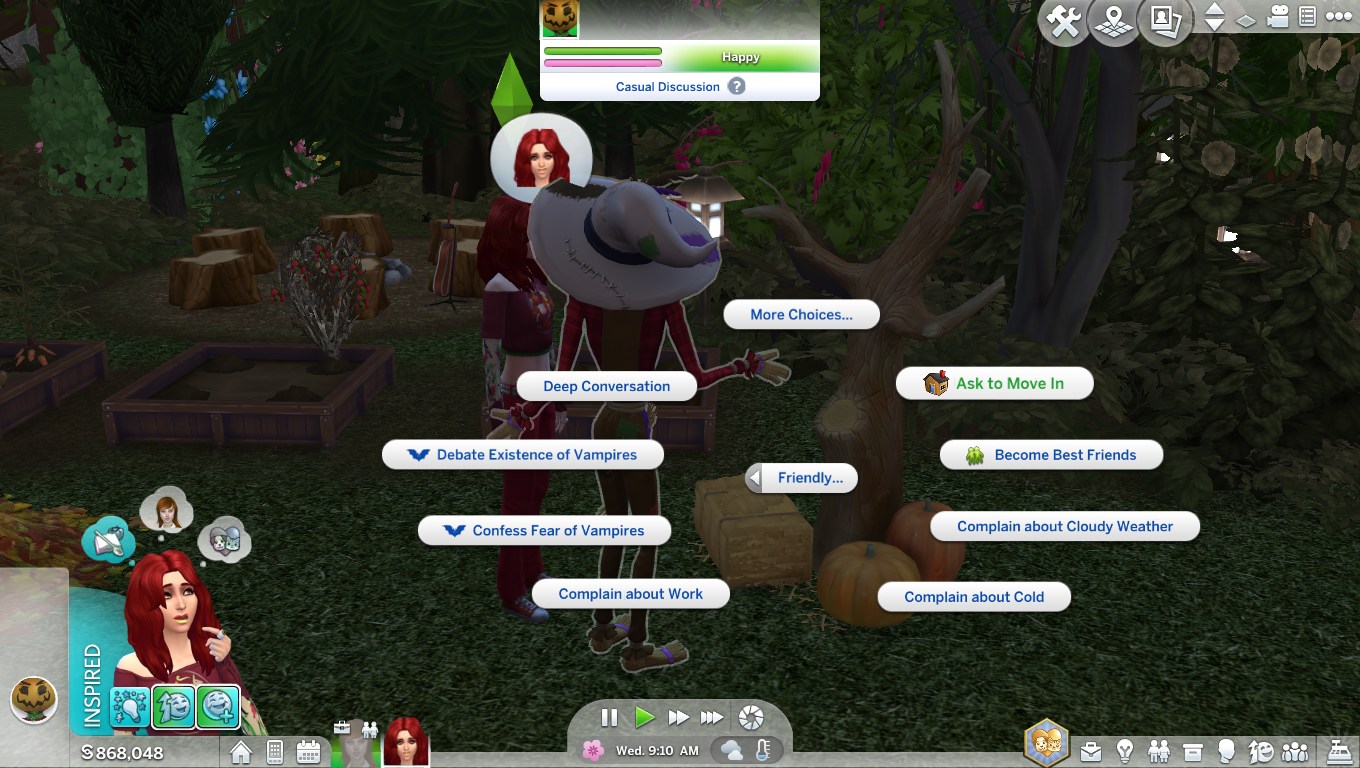Click the Casual Discussion help question mark
Screen dimensions: 1360x768
tap(737, 86)
